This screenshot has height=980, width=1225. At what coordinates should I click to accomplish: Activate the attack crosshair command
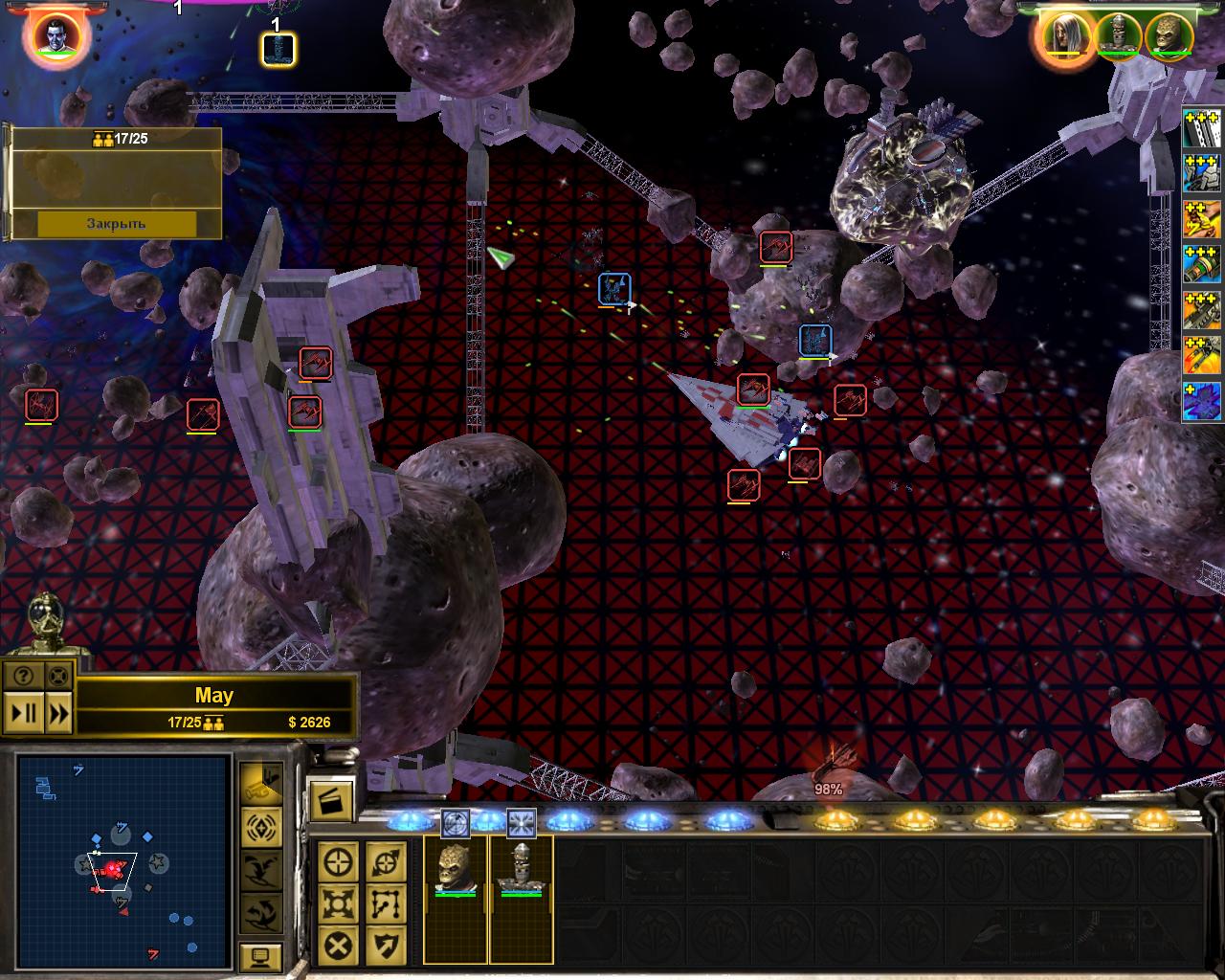pyautogui.click(x=339, y=862)
